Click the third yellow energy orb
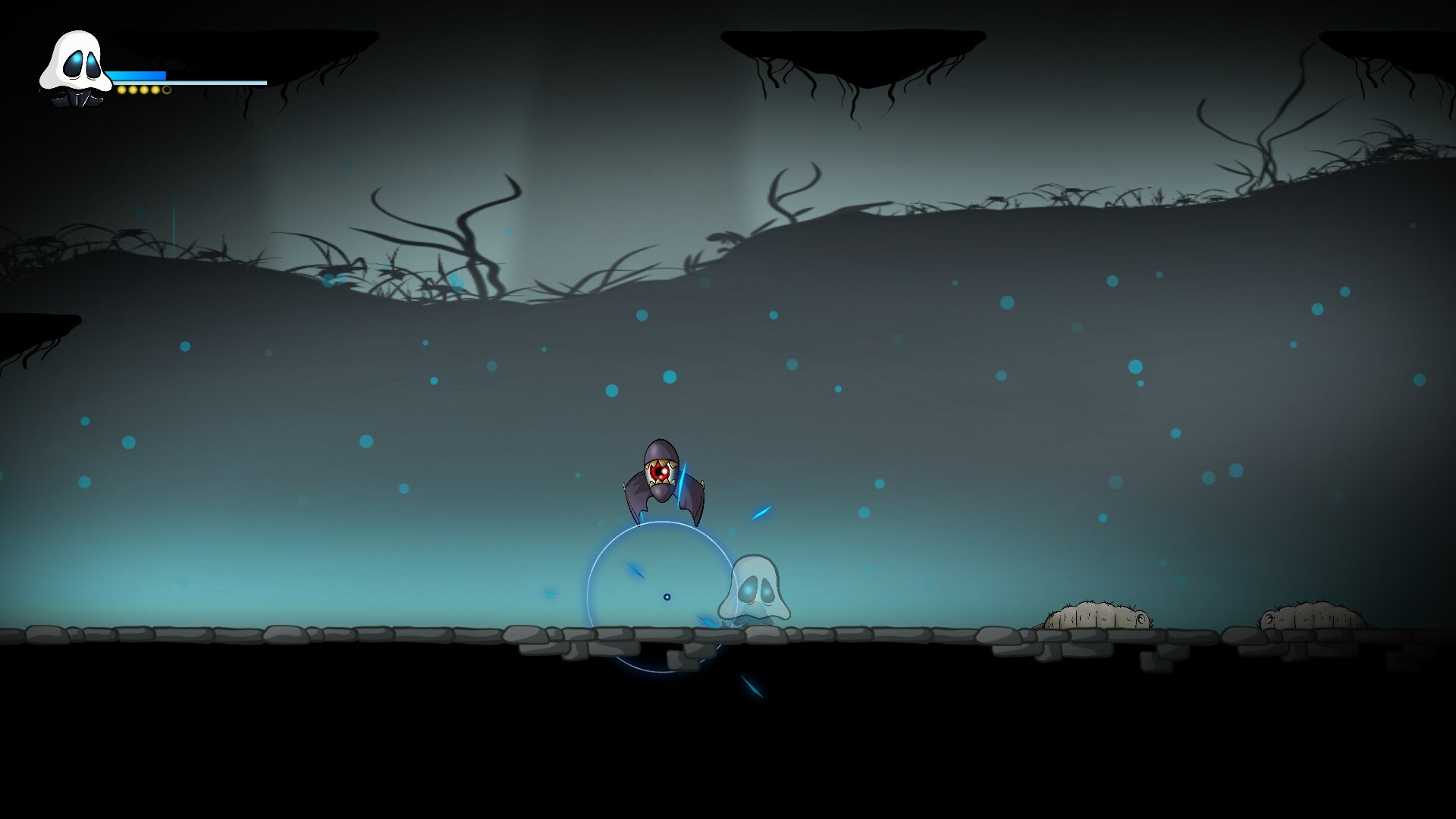Image resolution: width=1456 pixels, height=819 pixels. click(x=144, y=90)
